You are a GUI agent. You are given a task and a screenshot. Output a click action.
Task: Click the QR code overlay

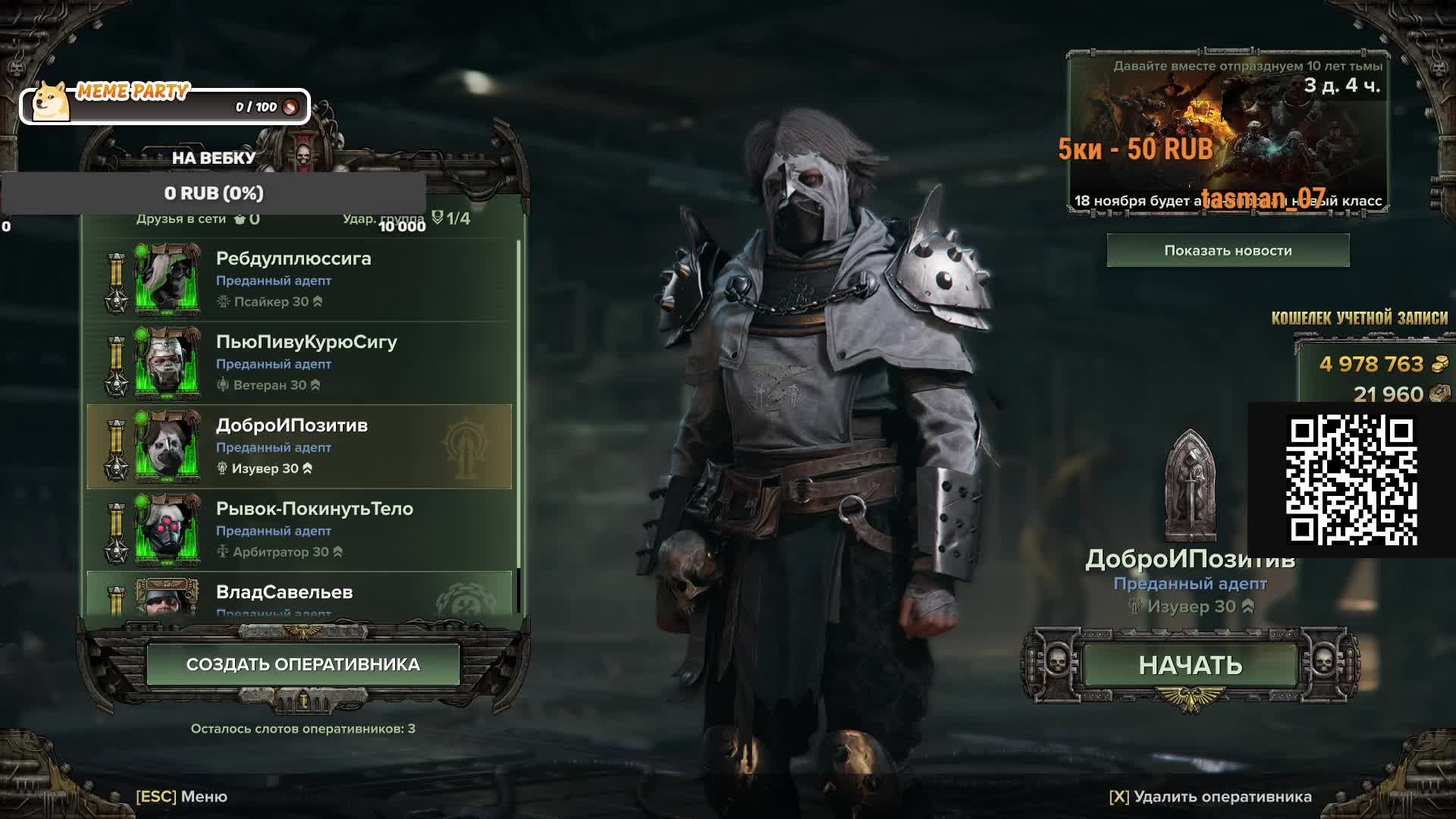[x=1351, y=480]
